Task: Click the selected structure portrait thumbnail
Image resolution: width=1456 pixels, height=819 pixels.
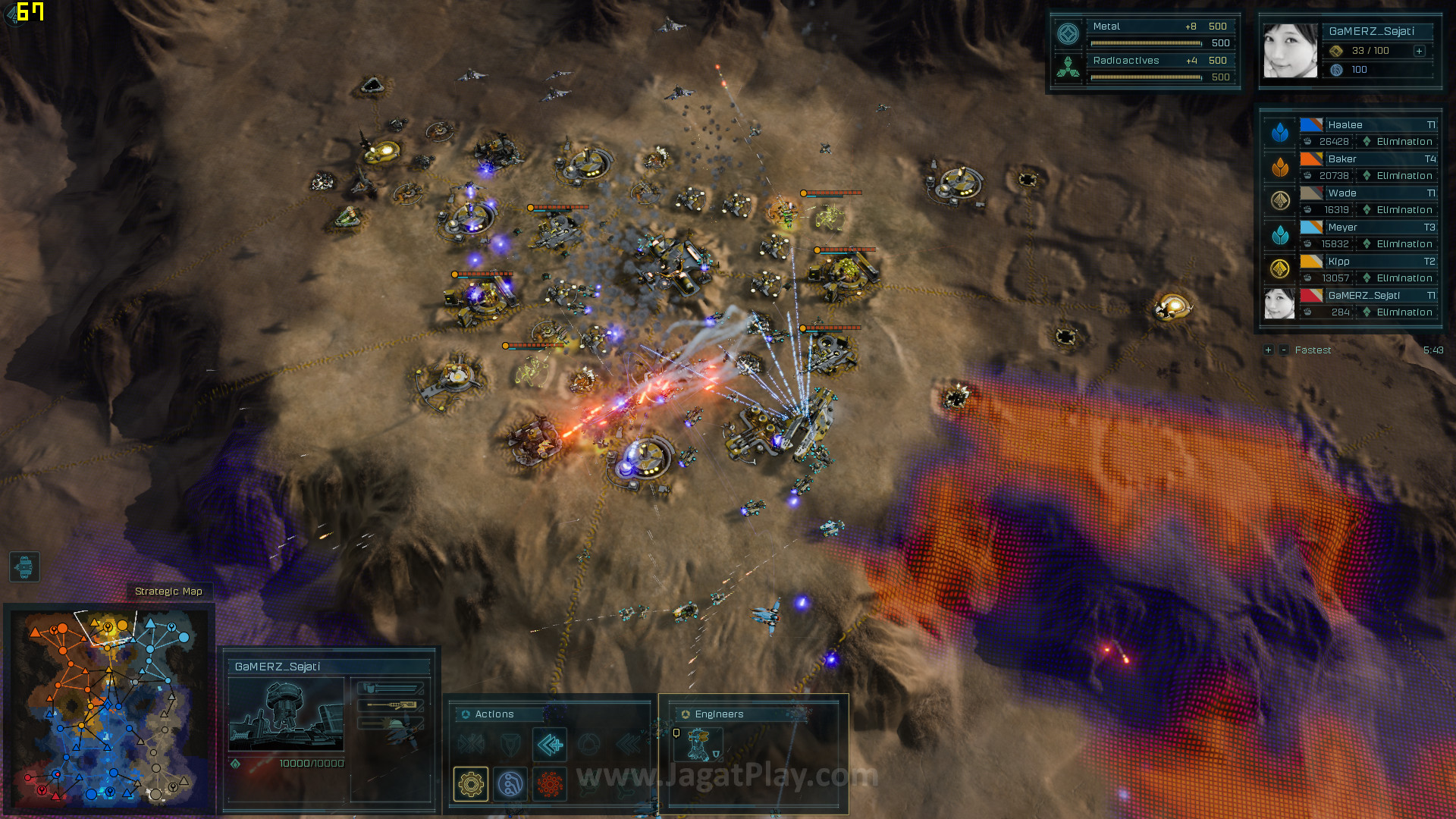Action: pos(286,715)
